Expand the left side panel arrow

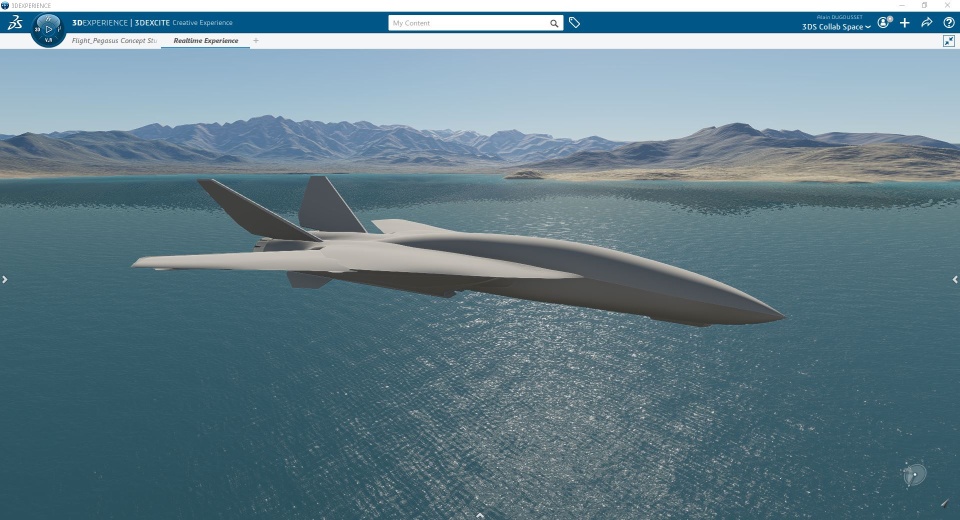5,280
